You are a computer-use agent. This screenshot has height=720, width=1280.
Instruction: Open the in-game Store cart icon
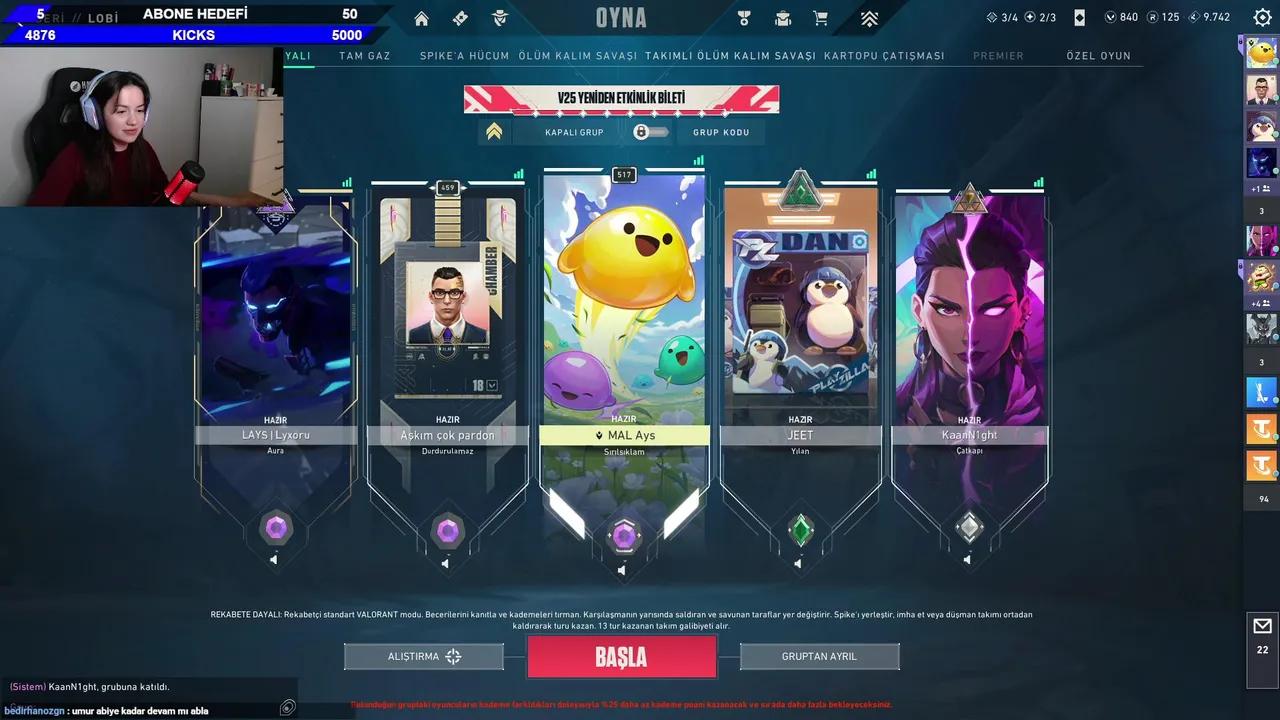(x=820, y=17)
